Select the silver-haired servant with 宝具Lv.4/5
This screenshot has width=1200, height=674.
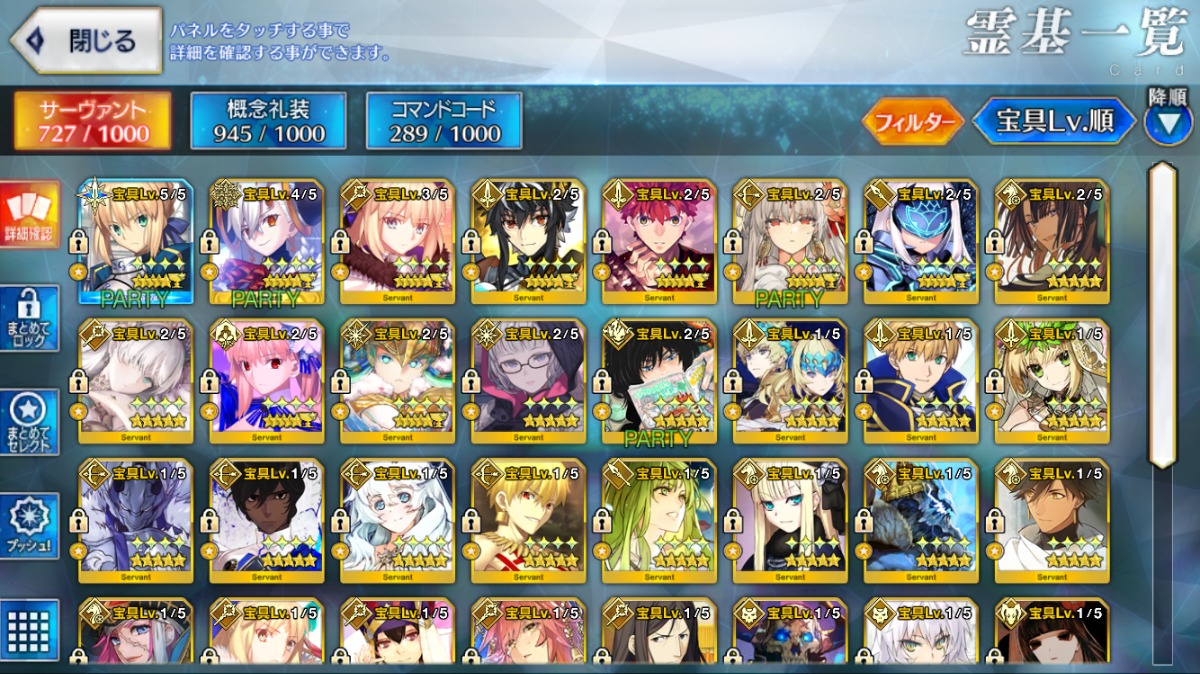267,240
